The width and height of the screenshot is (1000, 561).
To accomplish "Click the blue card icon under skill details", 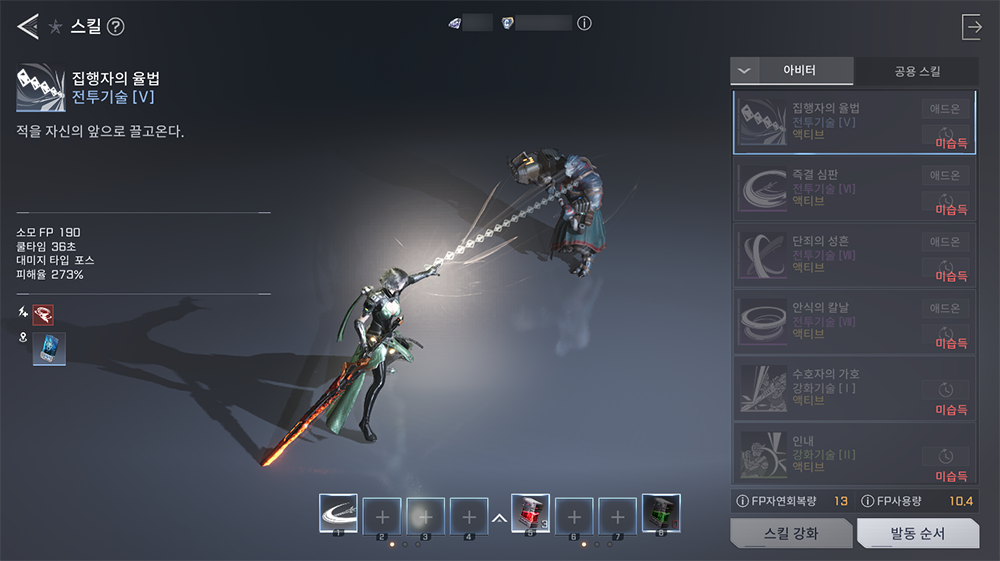I will pos(49,348).
